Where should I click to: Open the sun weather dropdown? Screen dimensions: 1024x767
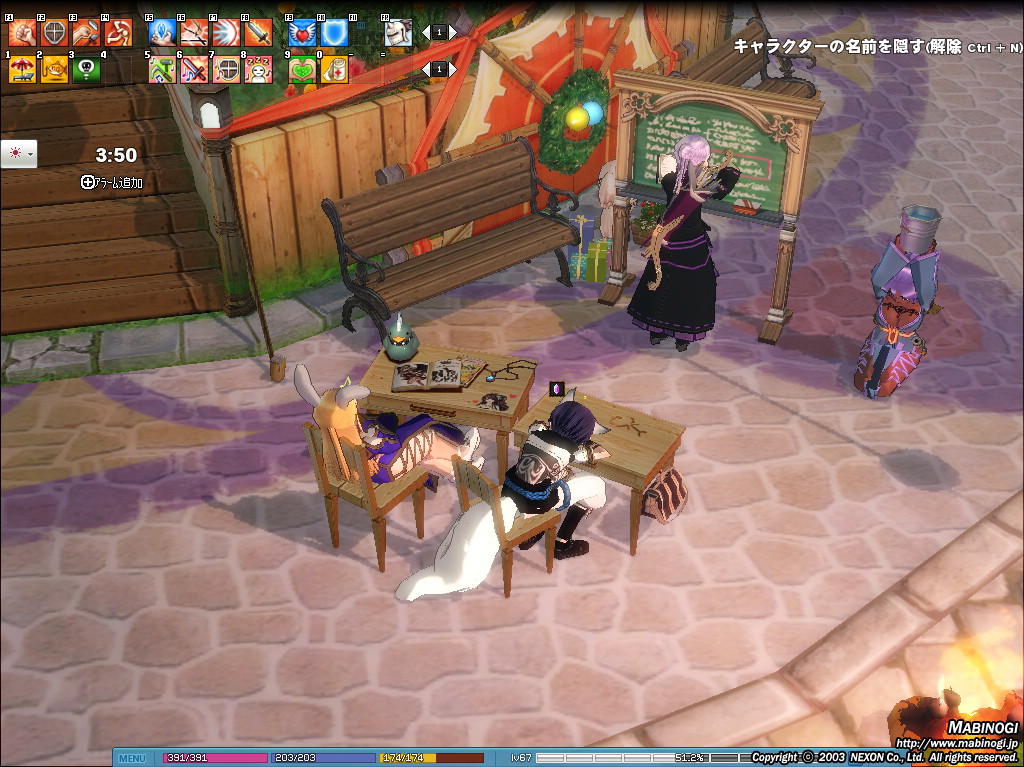[19, 153]
